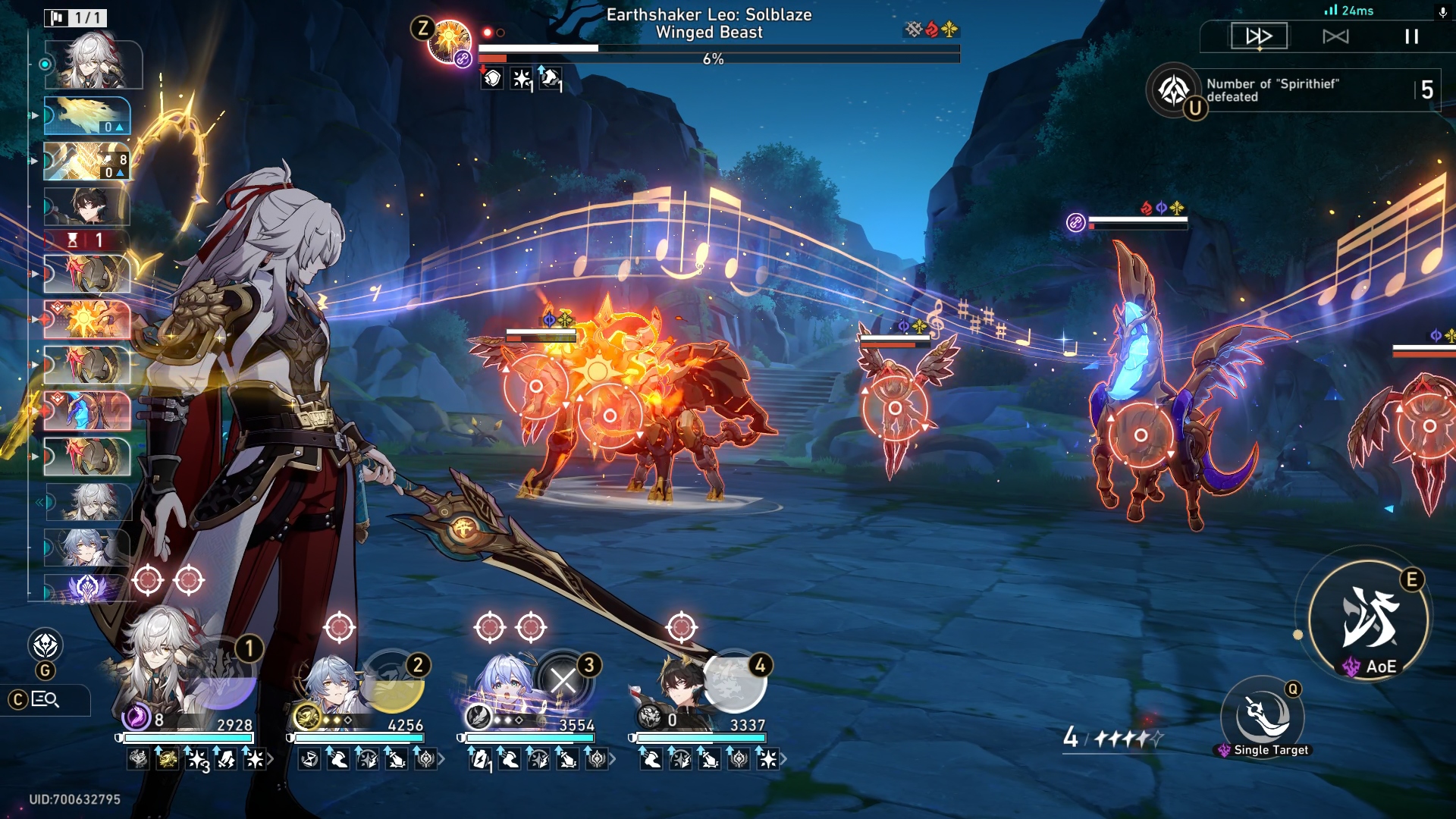
Task: Select party member 3's crossed-out ultimate
Action: 563,680
